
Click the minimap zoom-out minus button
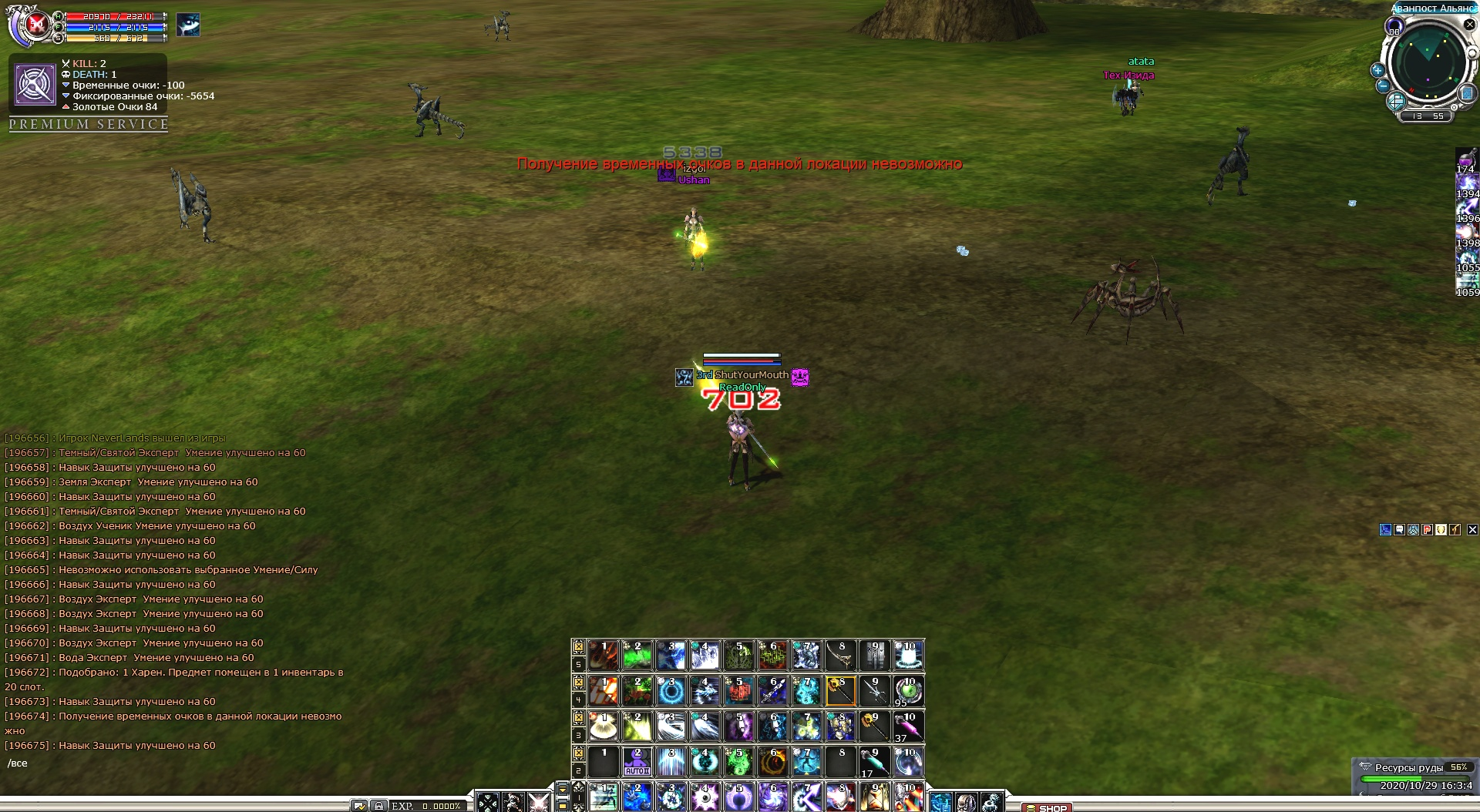click(x=1383, y=86)
